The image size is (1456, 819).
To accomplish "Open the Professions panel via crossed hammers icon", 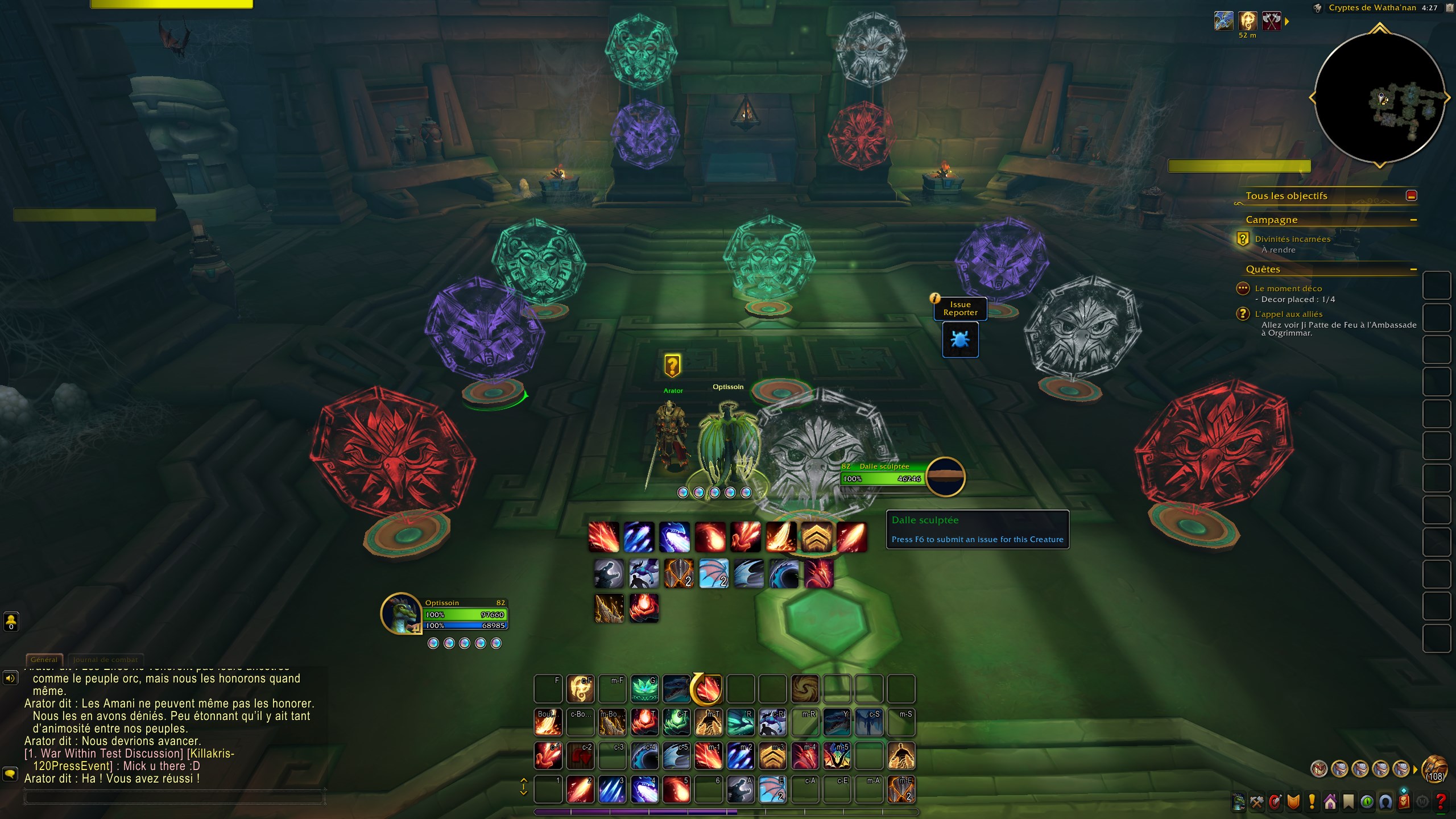I will pos(1255,802).
